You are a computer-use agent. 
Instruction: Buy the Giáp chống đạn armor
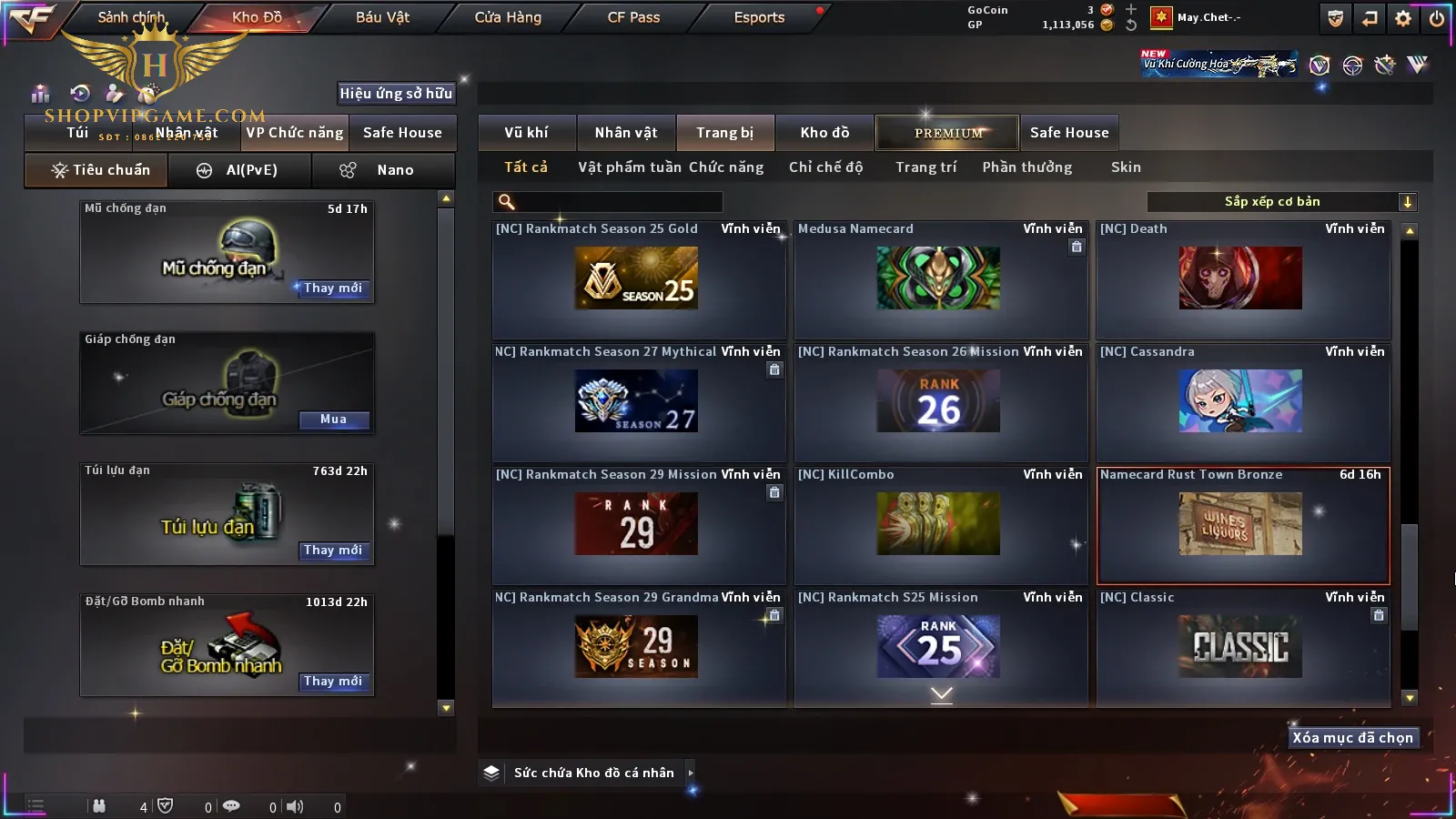point(333,420)
